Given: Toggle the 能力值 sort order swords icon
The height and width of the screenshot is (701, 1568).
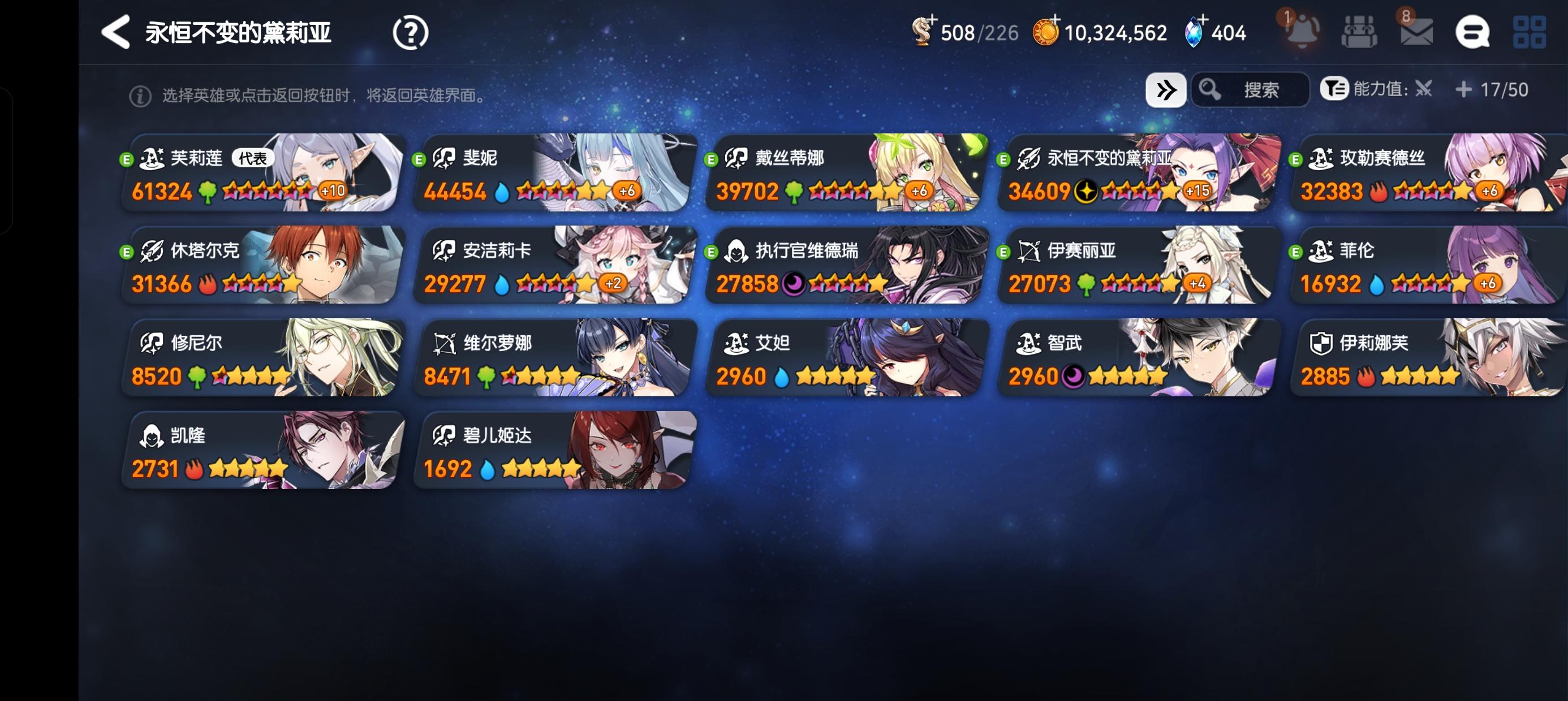Looking at the screenshot, I should [x=1424, y=89].
